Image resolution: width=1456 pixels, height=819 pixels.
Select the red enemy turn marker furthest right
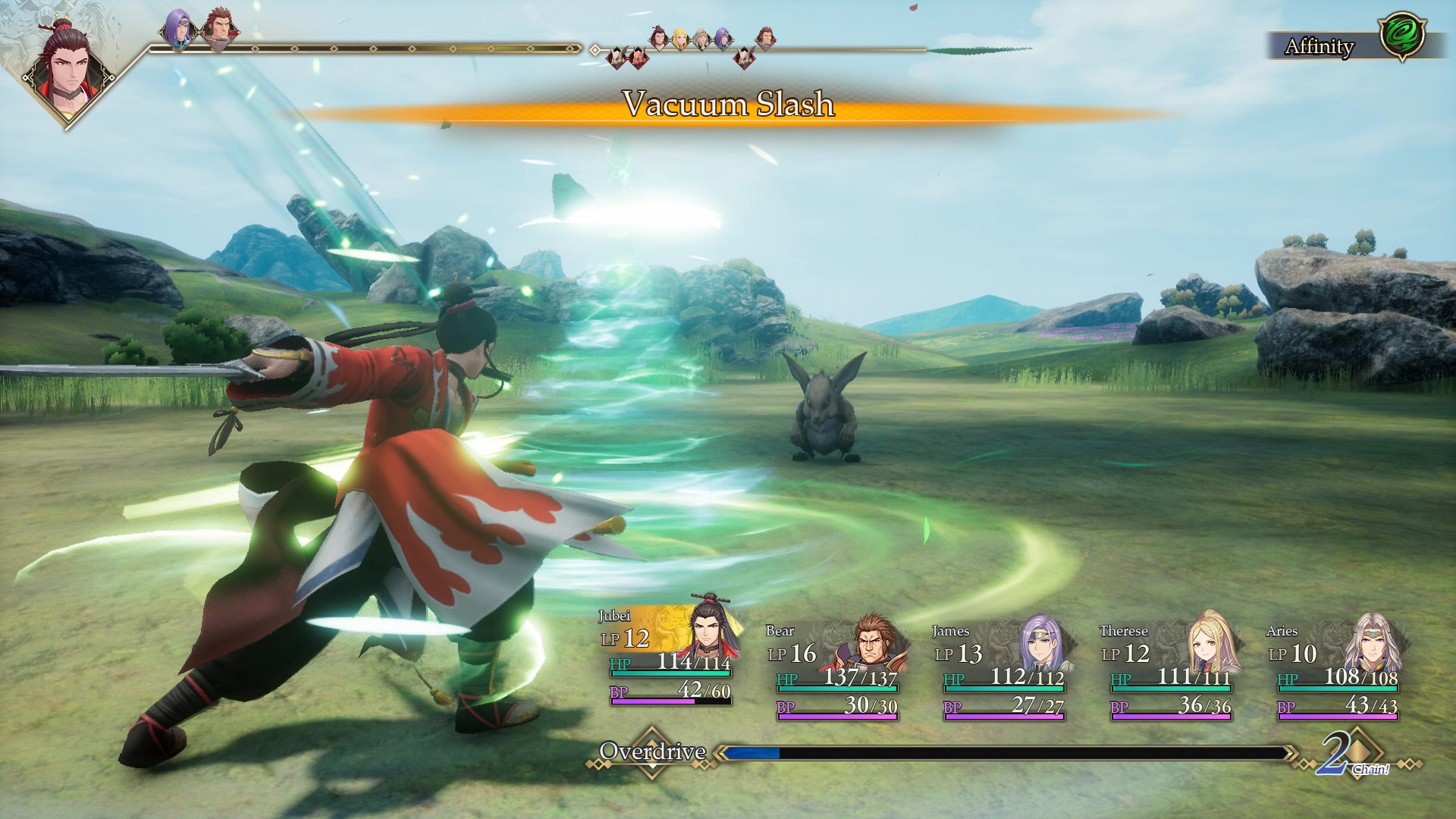tap(745, 57)
